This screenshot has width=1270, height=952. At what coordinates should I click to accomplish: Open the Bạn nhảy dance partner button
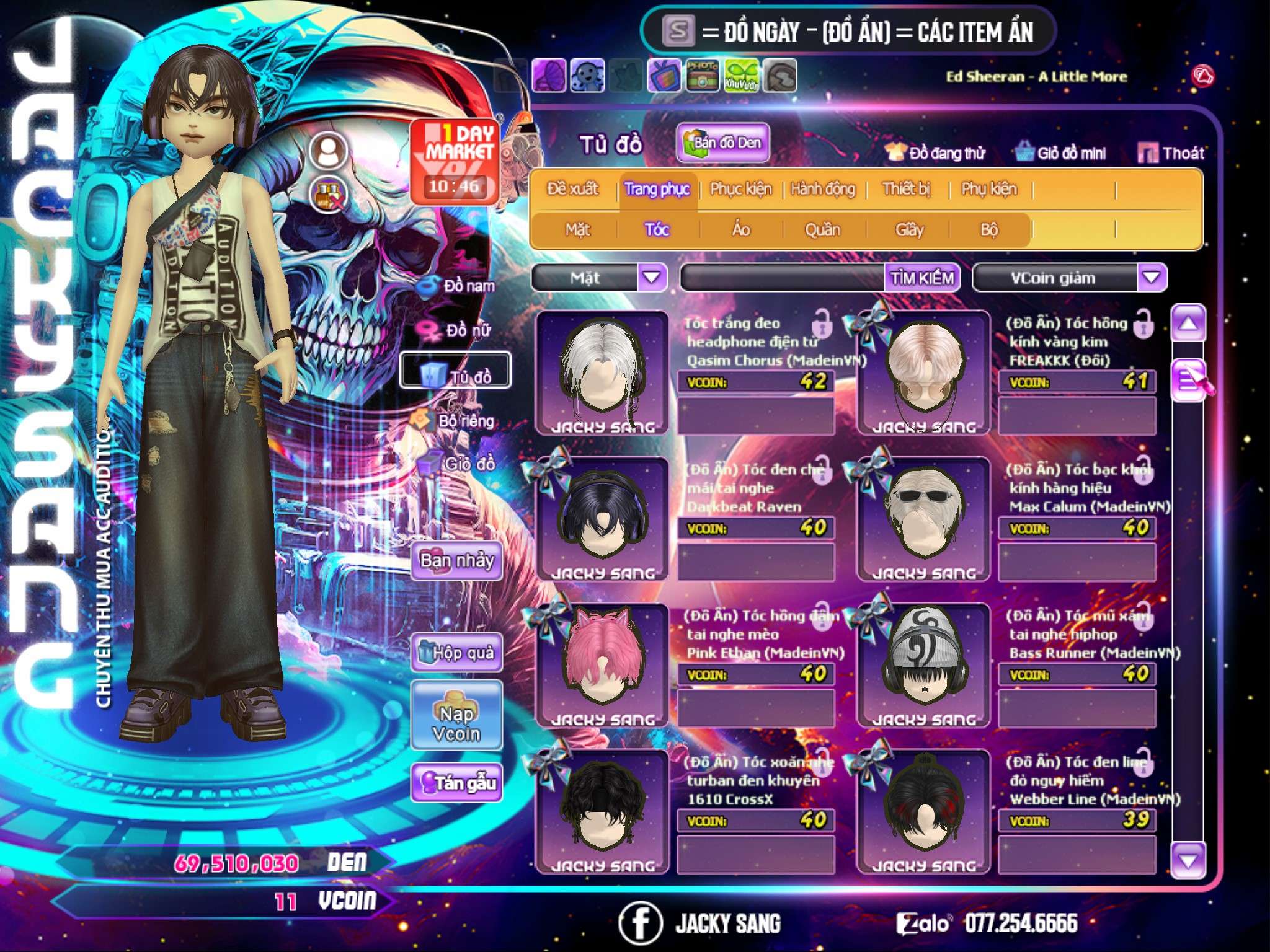(x=456, y=561)
